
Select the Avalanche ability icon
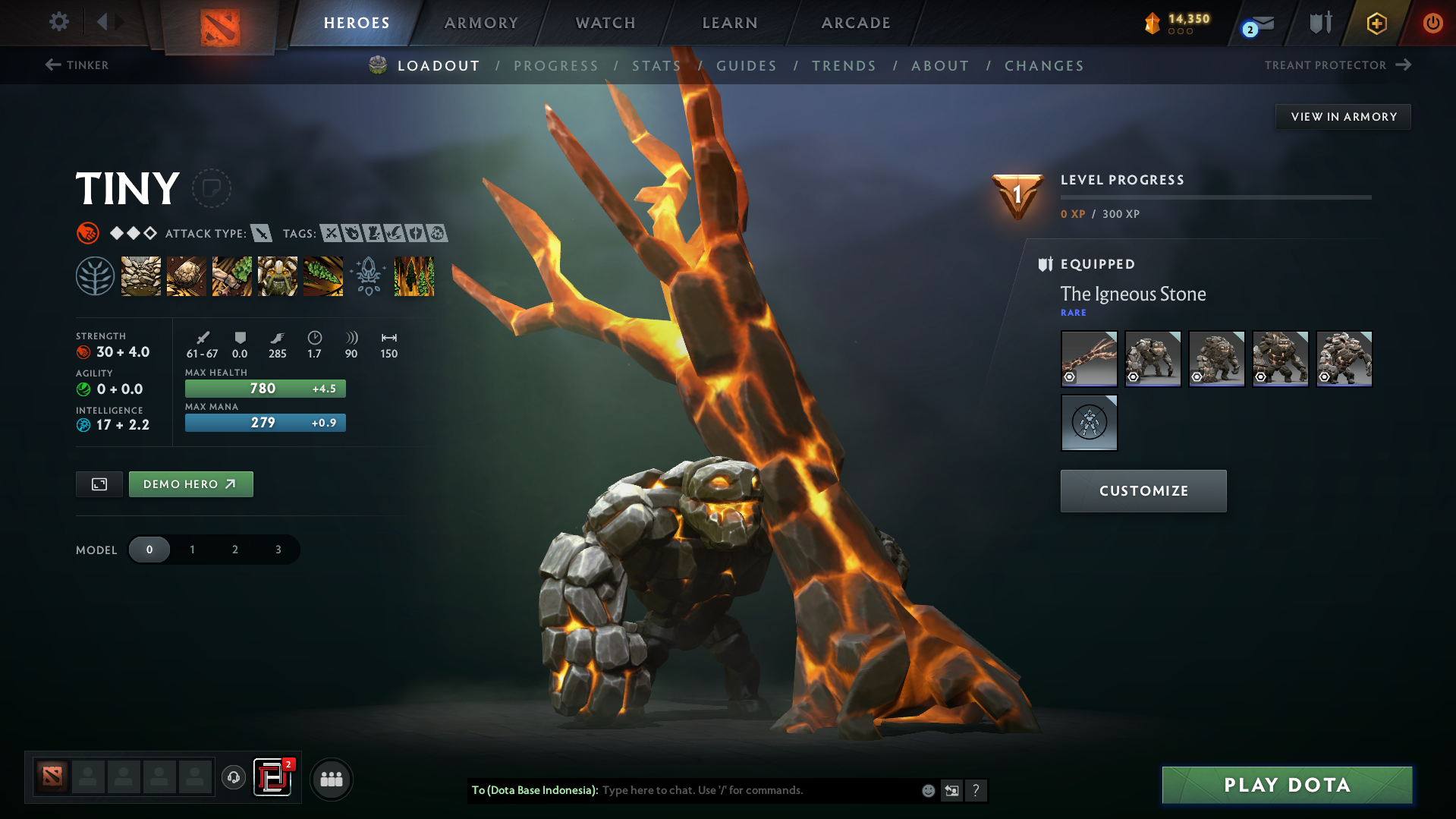click(x=141, y=276)
